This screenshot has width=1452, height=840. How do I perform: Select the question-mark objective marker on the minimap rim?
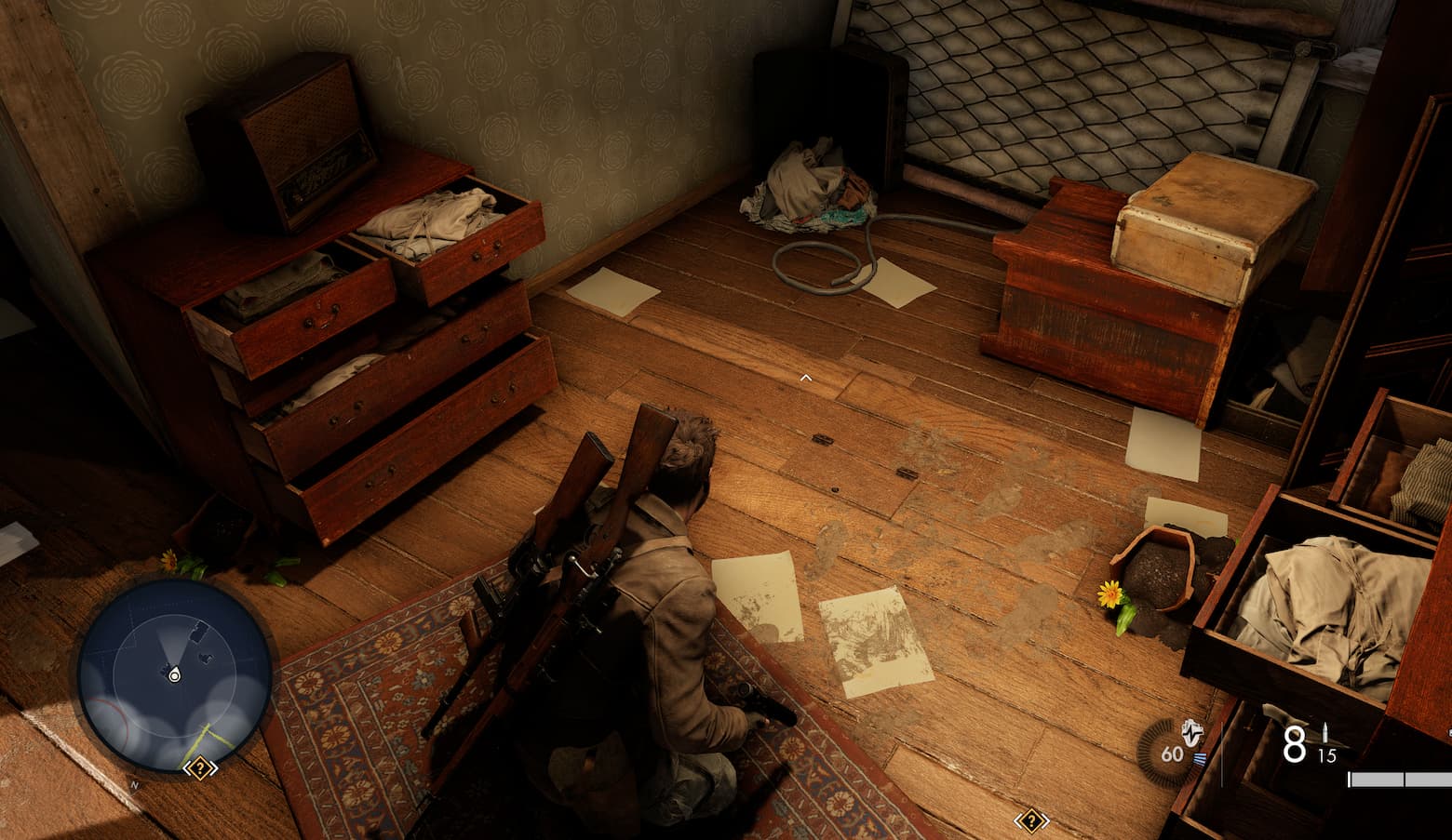[x=200, y=768]
